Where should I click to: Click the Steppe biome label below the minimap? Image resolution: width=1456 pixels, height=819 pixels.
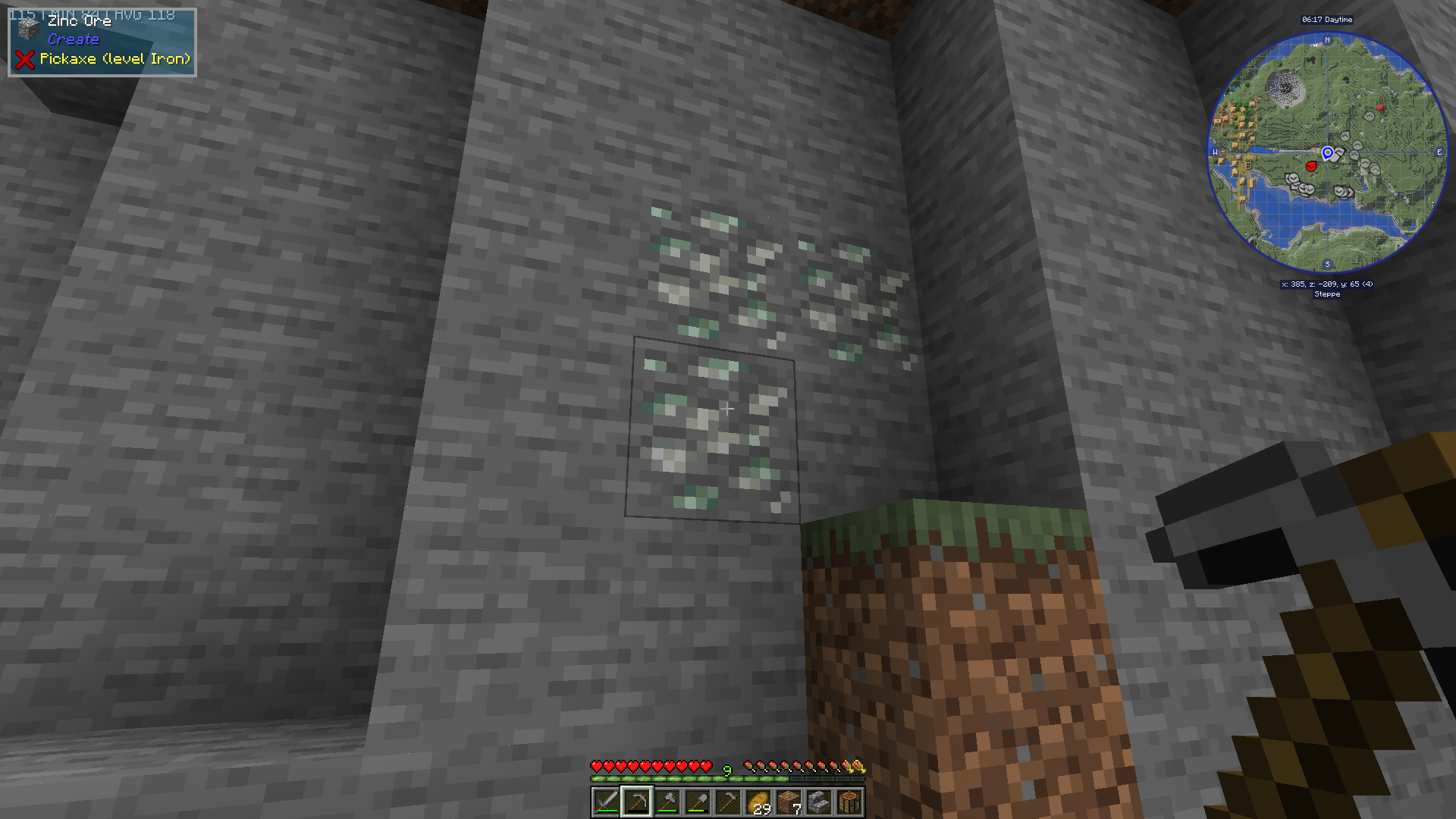pyautogui.click(x=1327, y=294)
